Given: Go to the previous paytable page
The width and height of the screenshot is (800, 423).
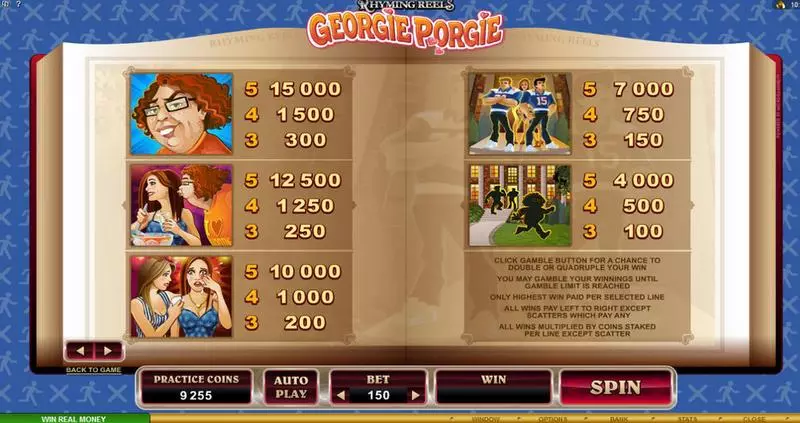Looking at the screenshot, I should [80, 351].
